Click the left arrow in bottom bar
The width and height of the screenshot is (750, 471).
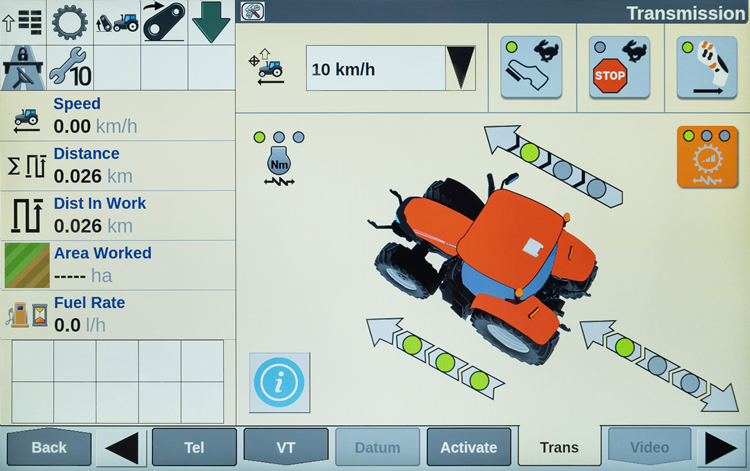click(x=121, y=447)
